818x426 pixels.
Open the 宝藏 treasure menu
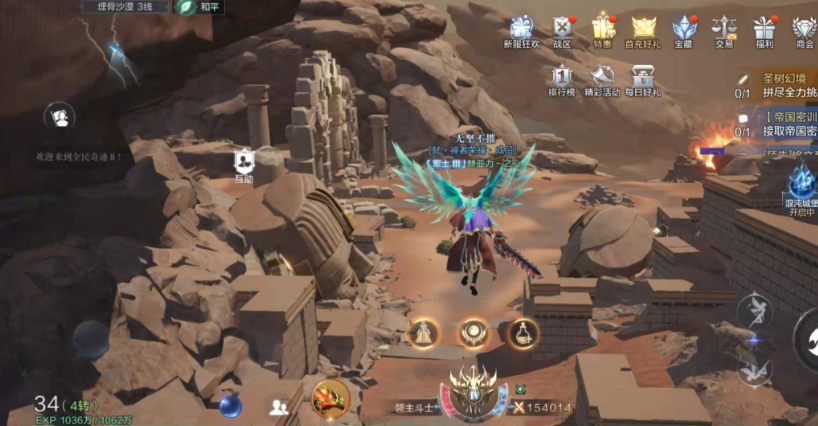[x=683, y=30]
